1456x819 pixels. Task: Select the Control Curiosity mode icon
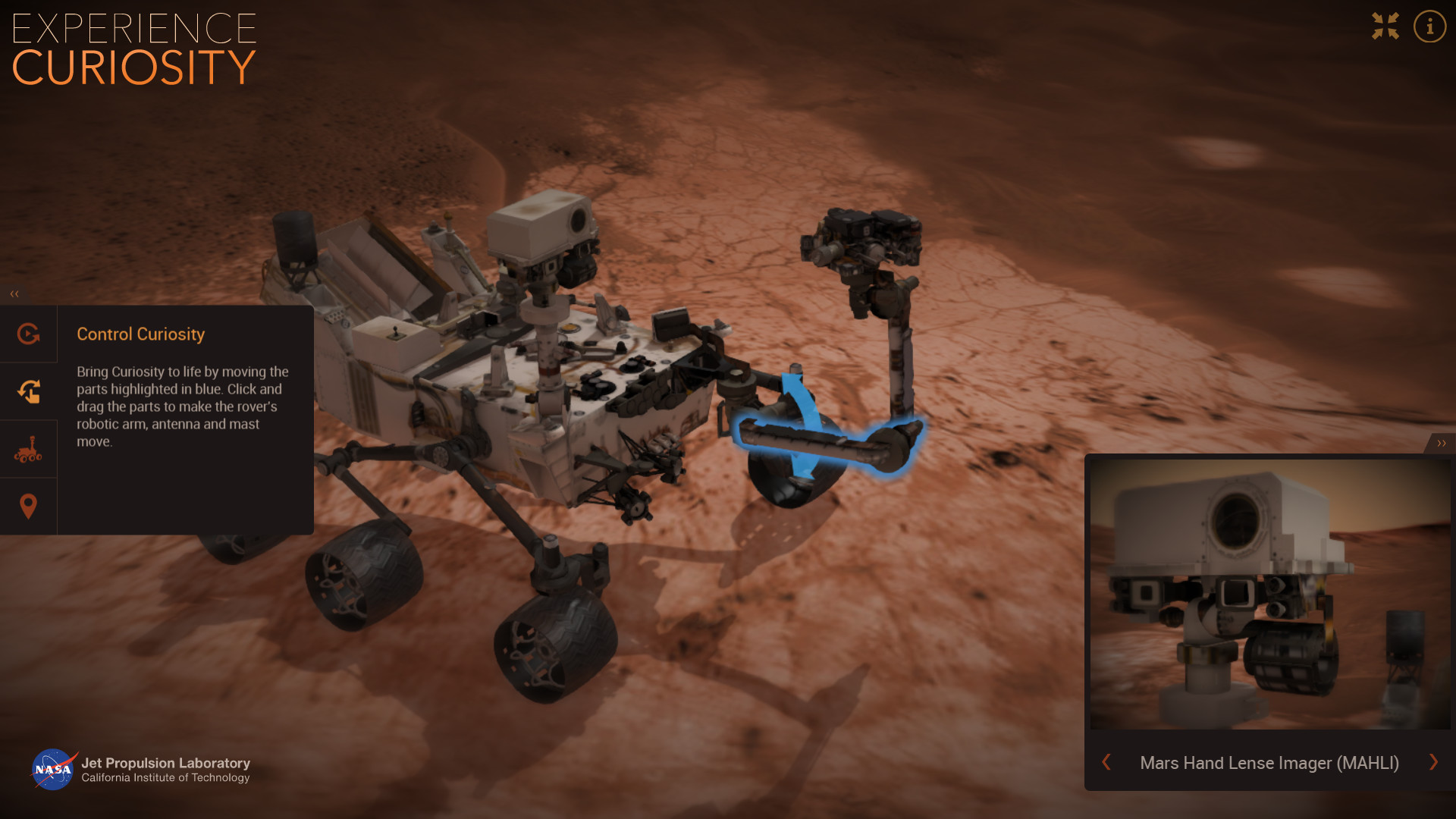(29, 334)
